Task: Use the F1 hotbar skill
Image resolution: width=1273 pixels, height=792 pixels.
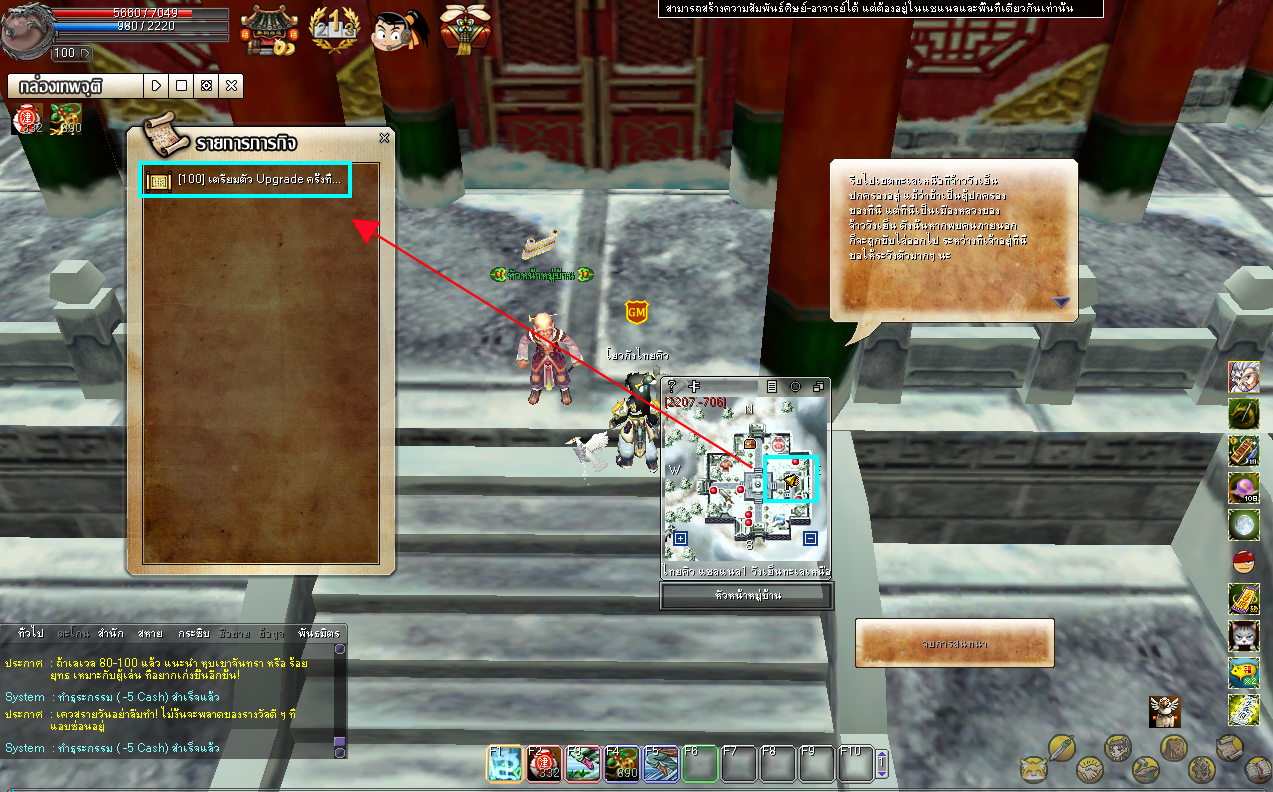Action: 505,765
